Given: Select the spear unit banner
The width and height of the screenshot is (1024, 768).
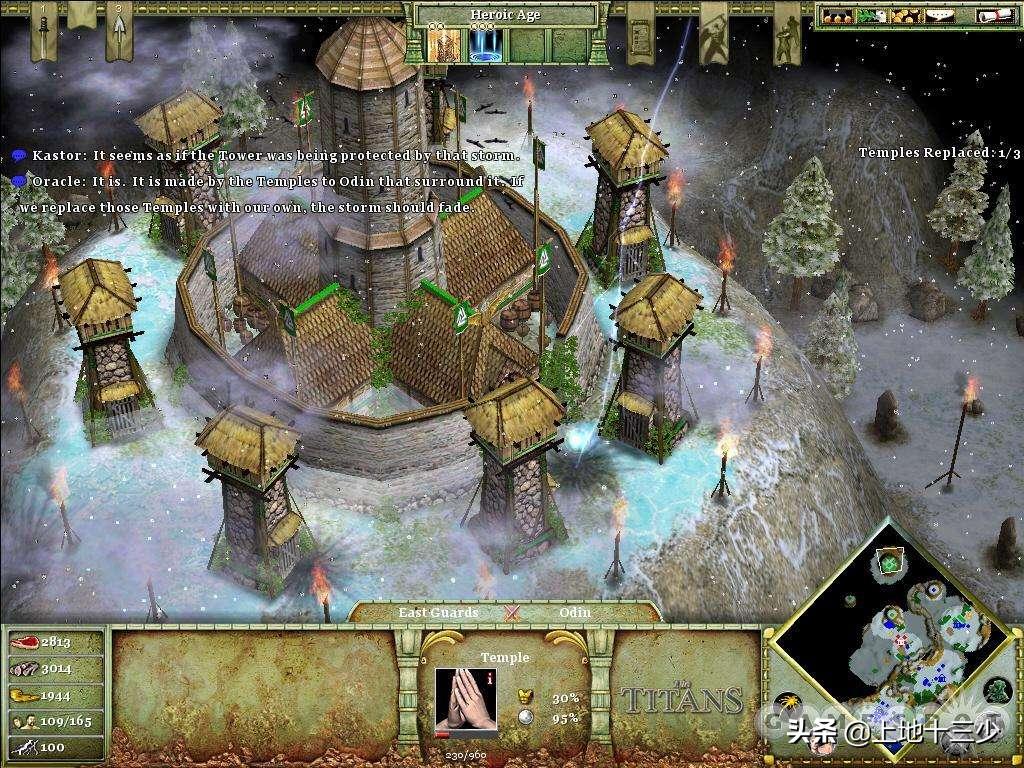Looking at the screenshot, I should (x=119, y=29).
